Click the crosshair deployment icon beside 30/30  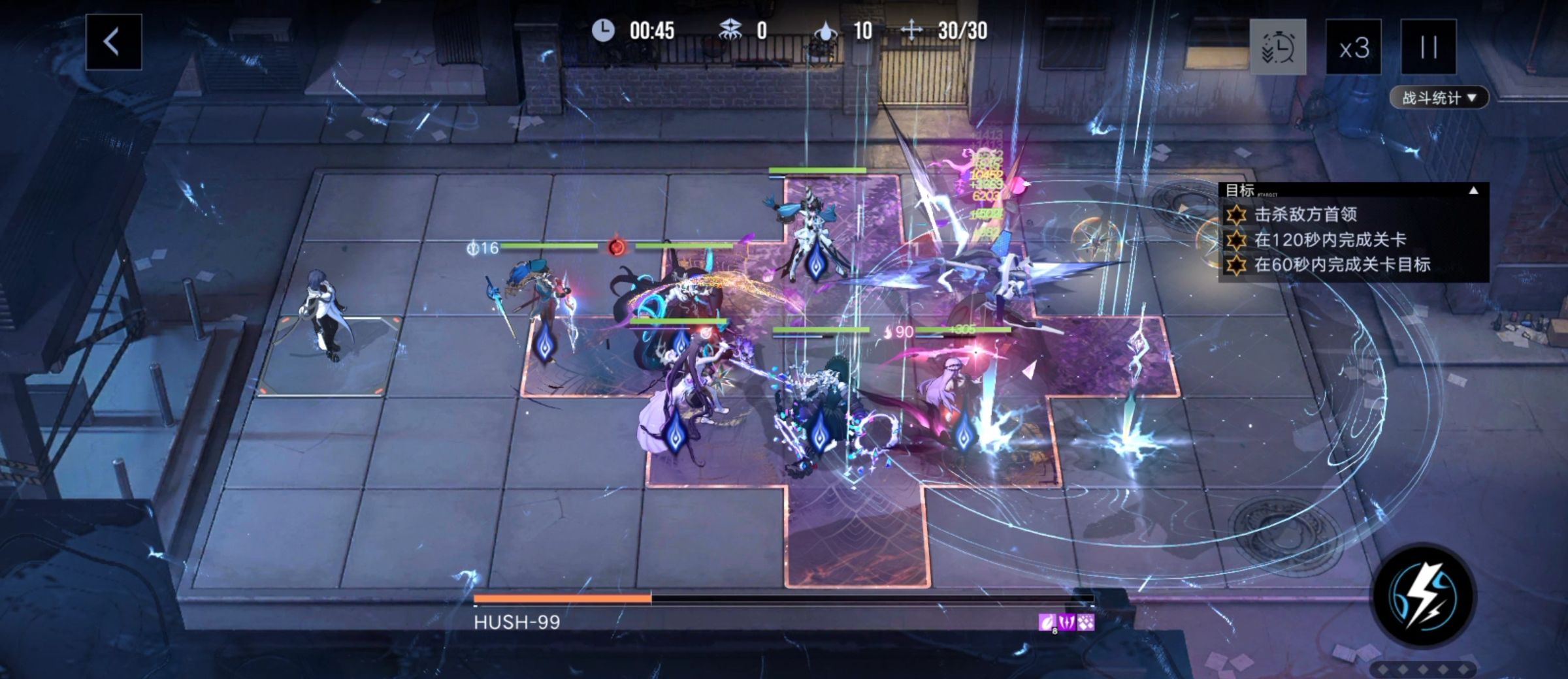910,29
